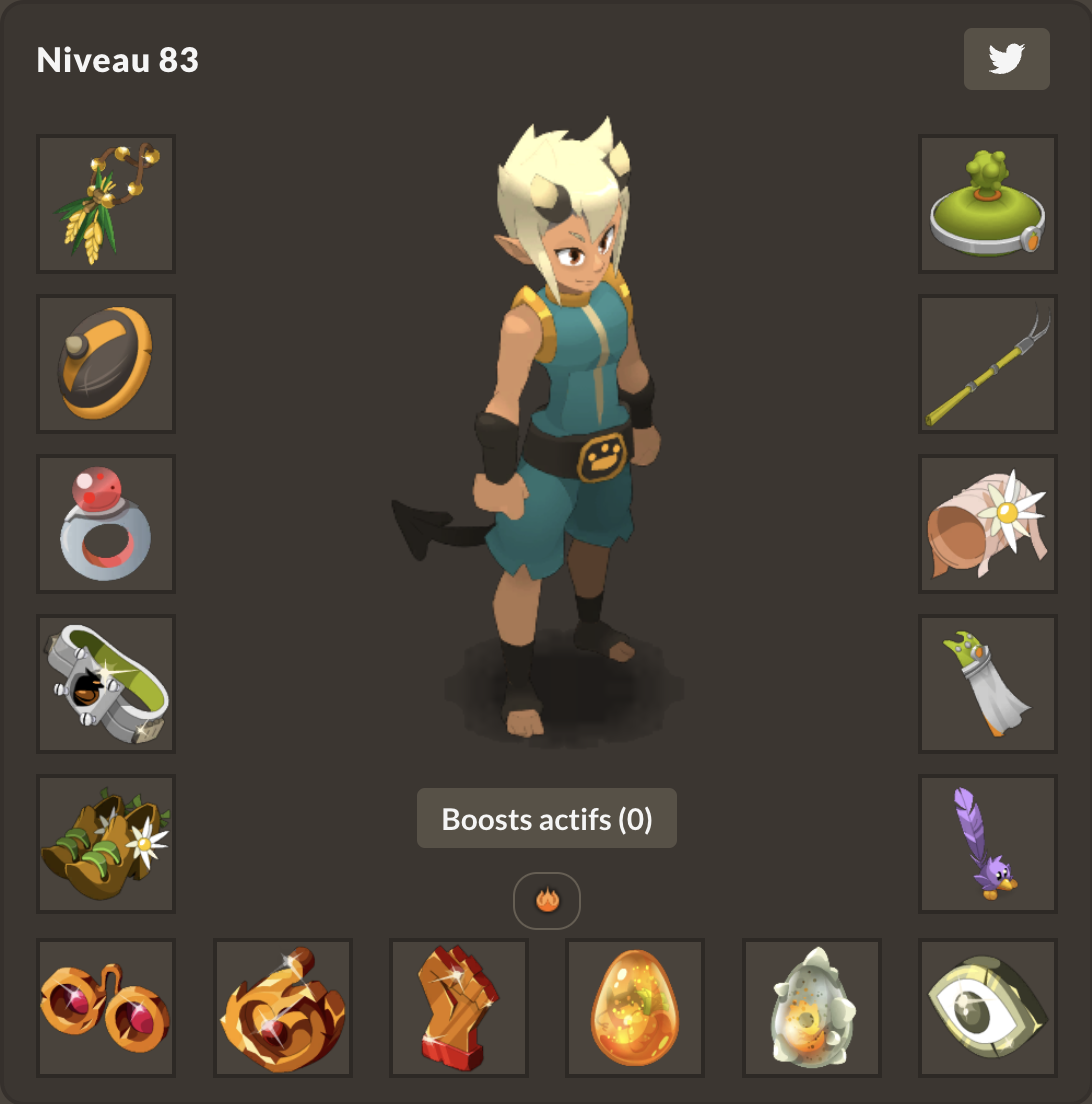Inspect the pink daisy bracer slot
1092x1104 pixels.
[988, 524]
